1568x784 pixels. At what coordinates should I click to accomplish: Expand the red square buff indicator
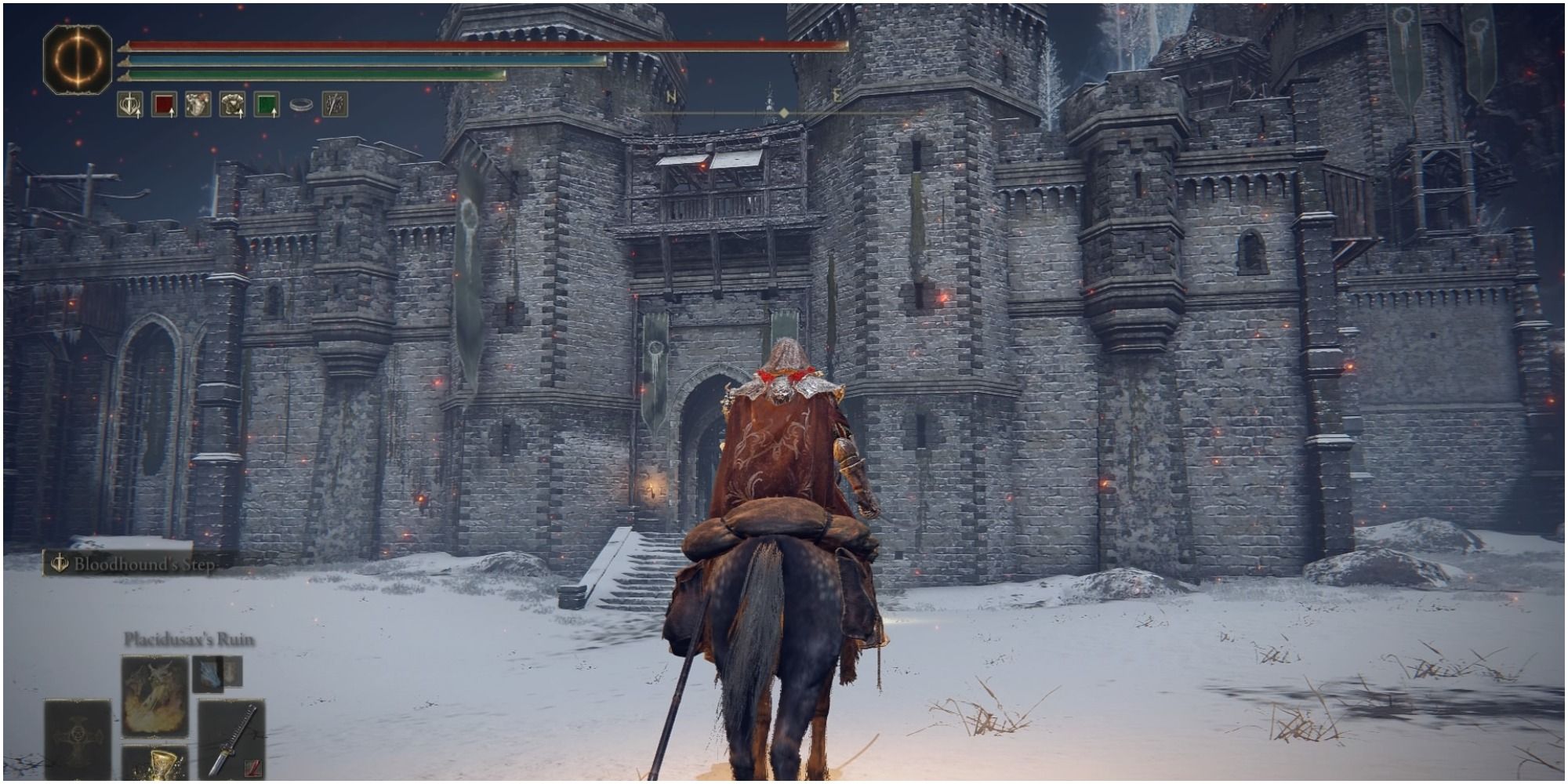tap(164, 105)
